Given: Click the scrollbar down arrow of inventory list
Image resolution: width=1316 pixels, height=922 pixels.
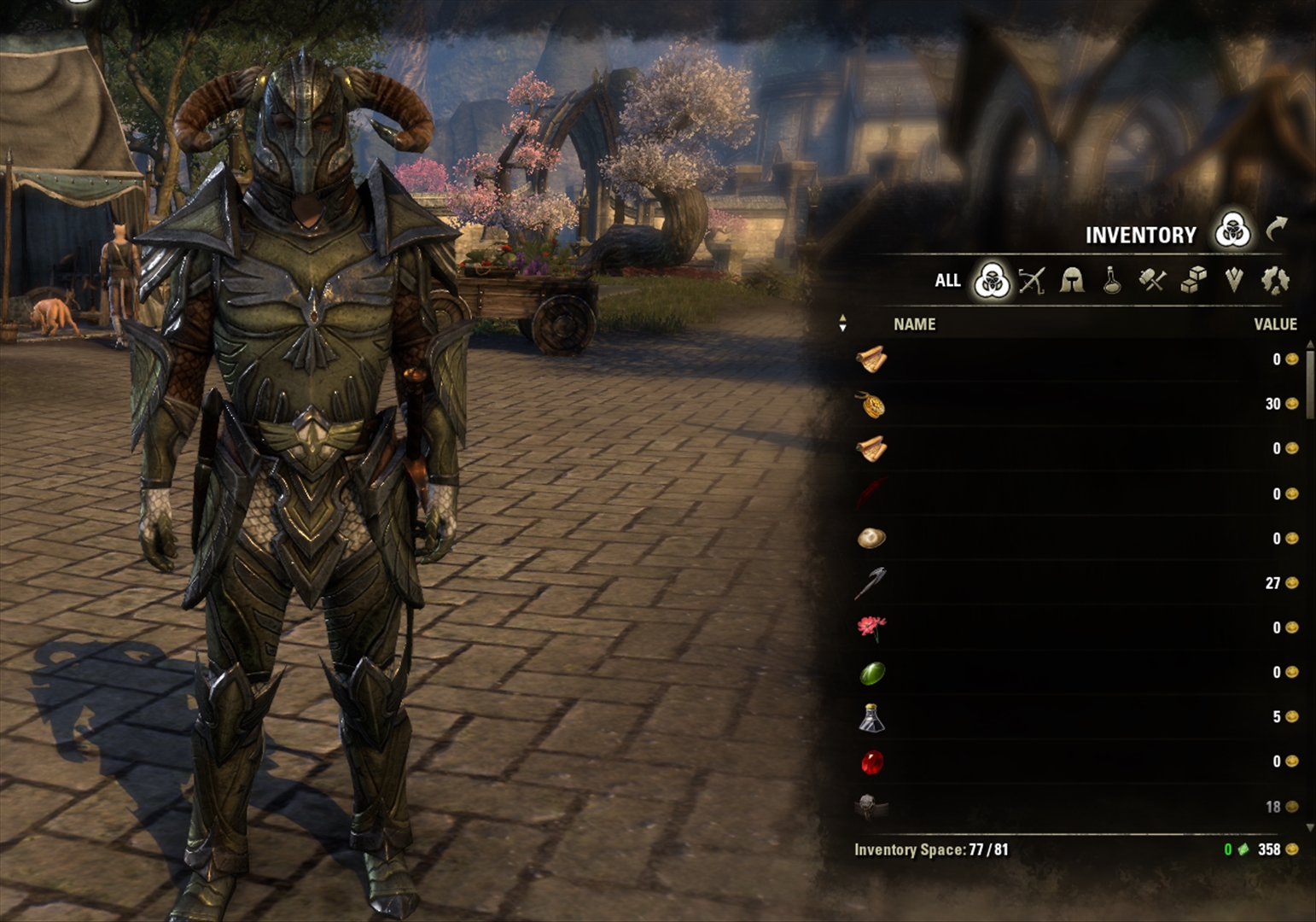Looking at the screenshot, I should (x=1310, y=828).
